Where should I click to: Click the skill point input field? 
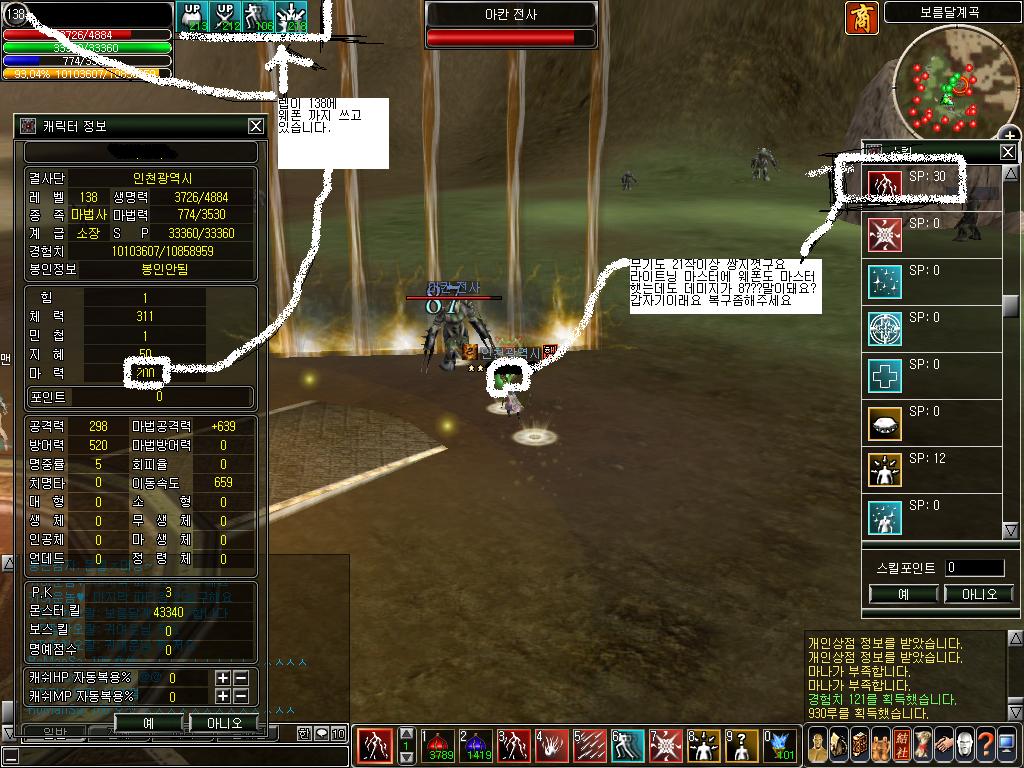coord(974,568)
